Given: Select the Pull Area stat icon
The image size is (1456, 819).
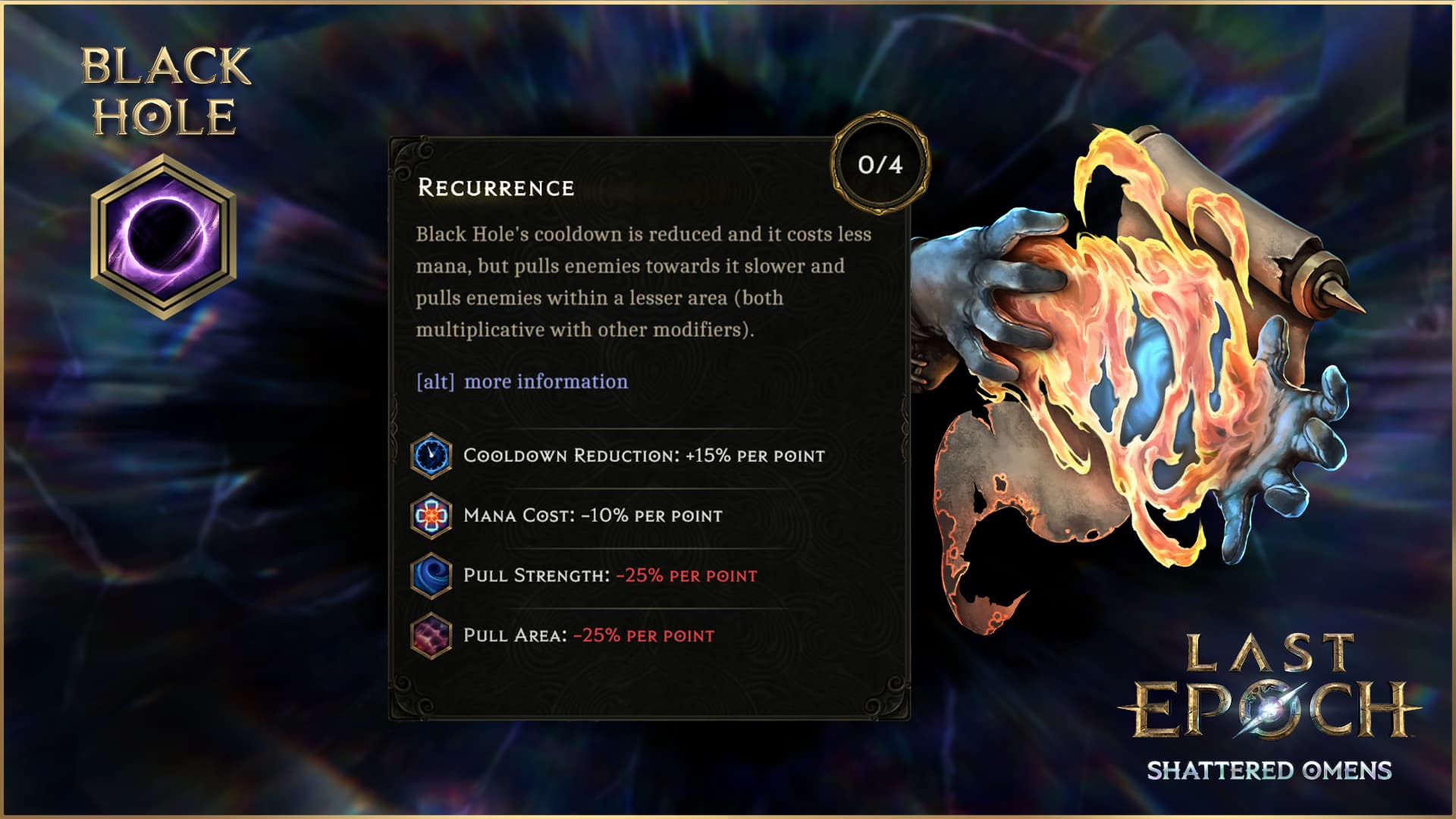Looking at the screenshot, I should [x=431, y=635].
